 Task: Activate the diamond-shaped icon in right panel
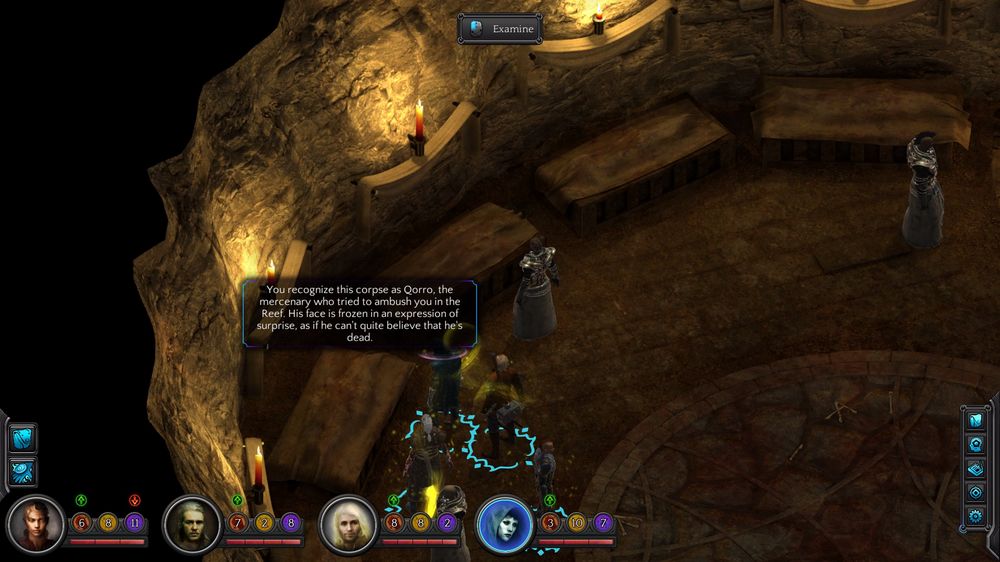(x=976, y=492)
